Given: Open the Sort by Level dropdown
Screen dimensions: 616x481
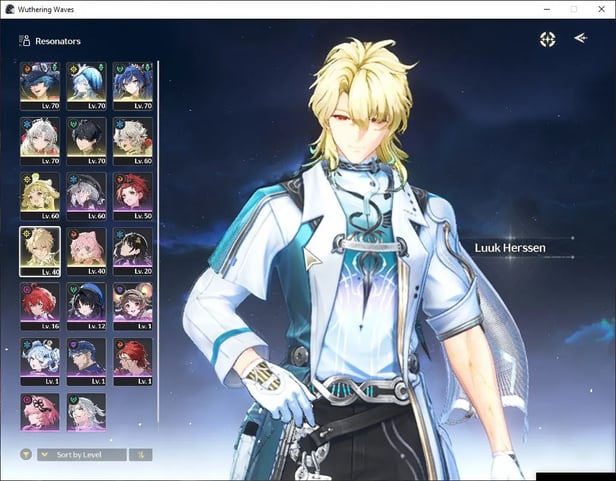Looking at the screenshot, I should point(82,454).
